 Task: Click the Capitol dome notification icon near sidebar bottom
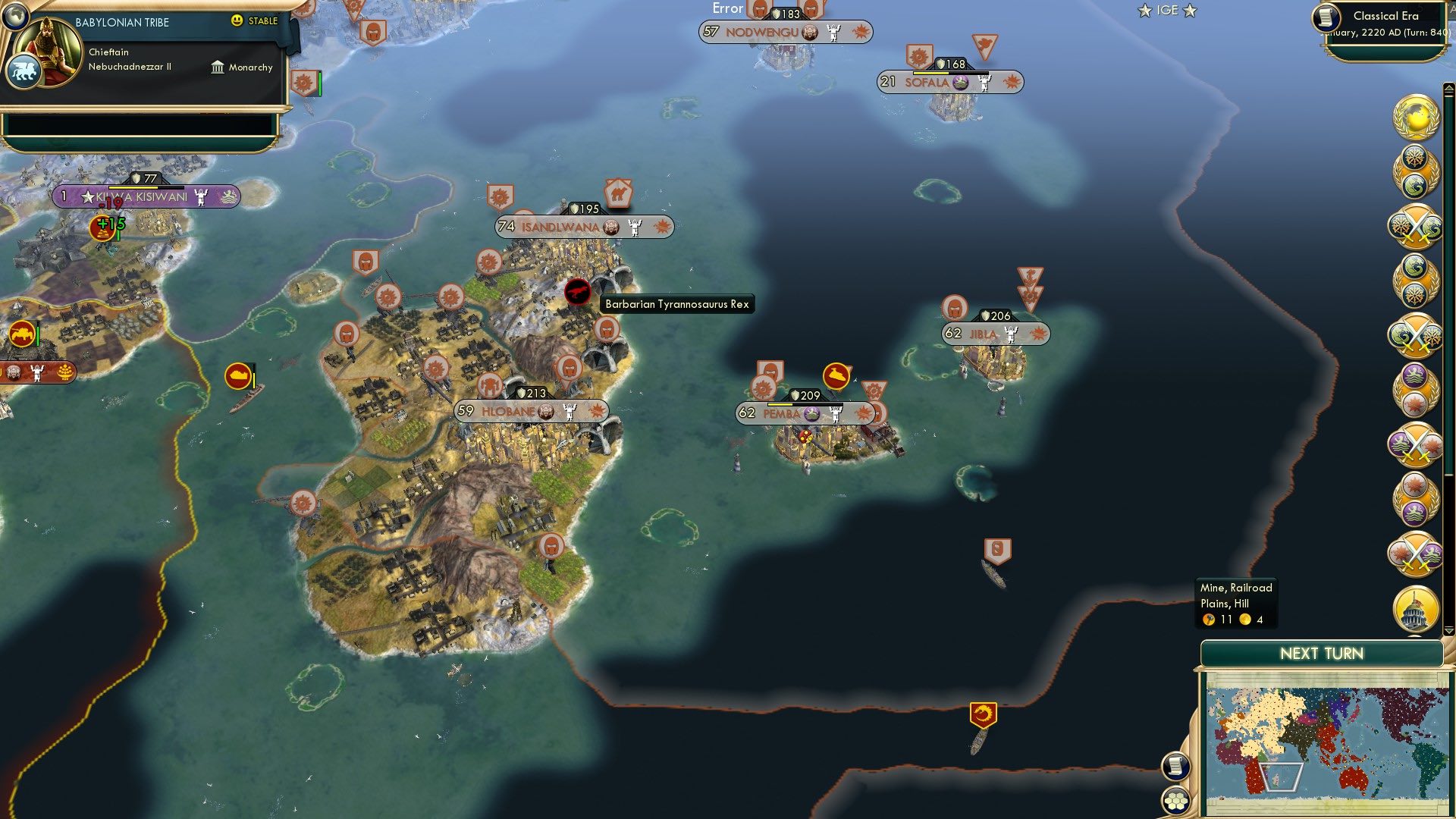click(1414, 610)
